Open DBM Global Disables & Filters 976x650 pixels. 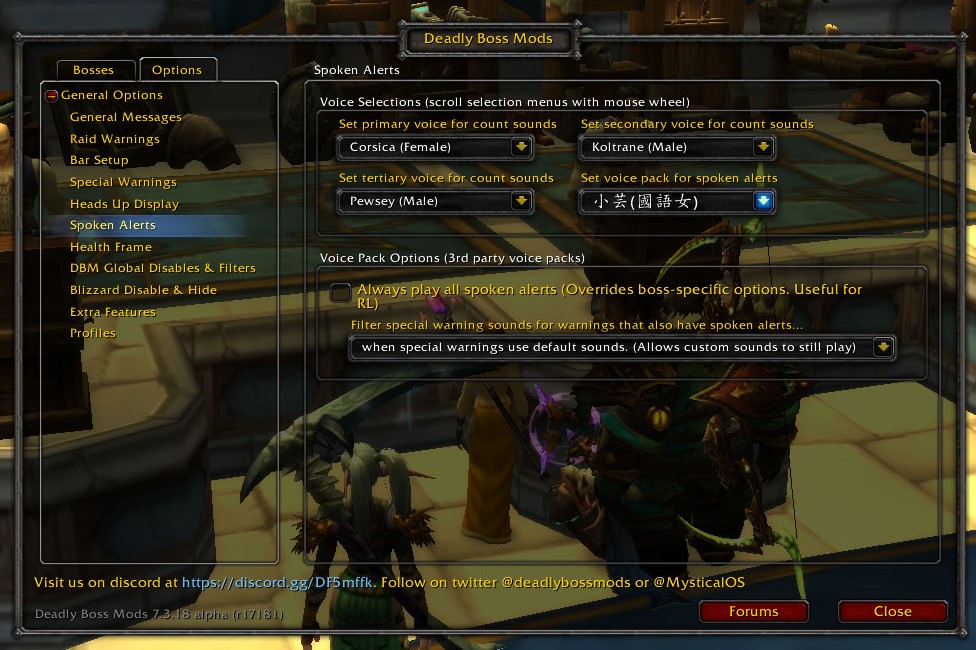(162, 268)
